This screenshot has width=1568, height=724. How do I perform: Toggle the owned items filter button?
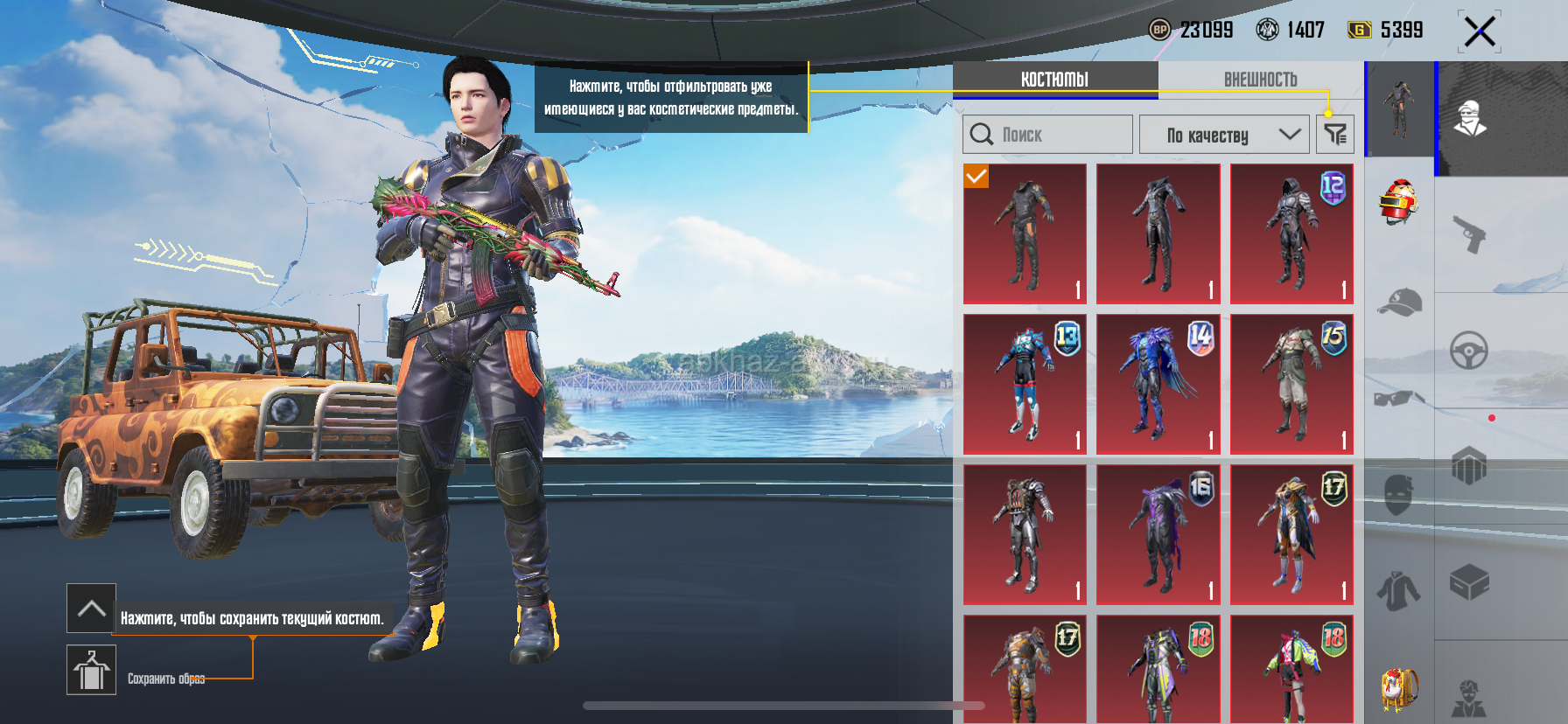point(1335,135)
